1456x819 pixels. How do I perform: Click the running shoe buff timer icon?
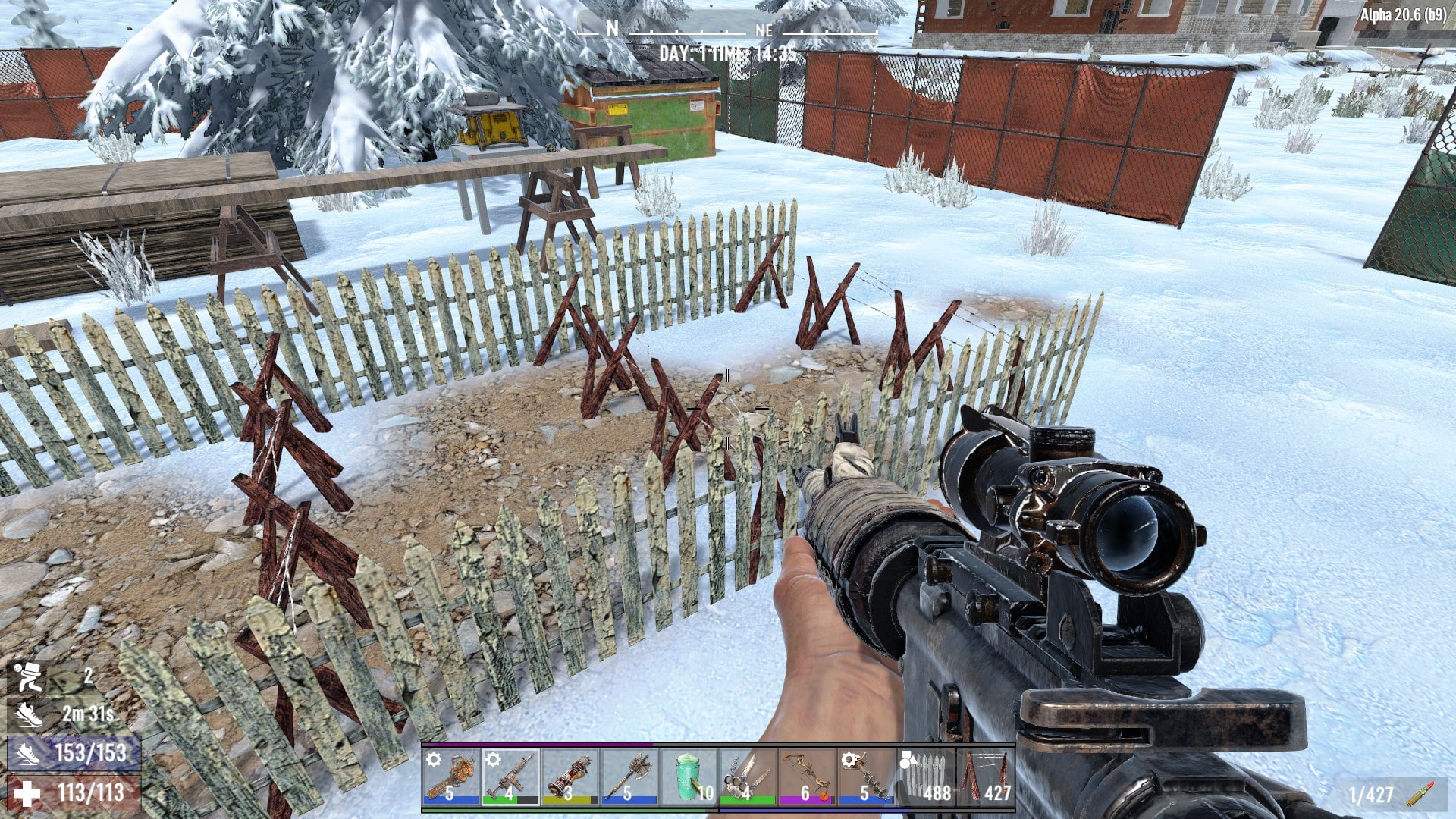(28, 714)
